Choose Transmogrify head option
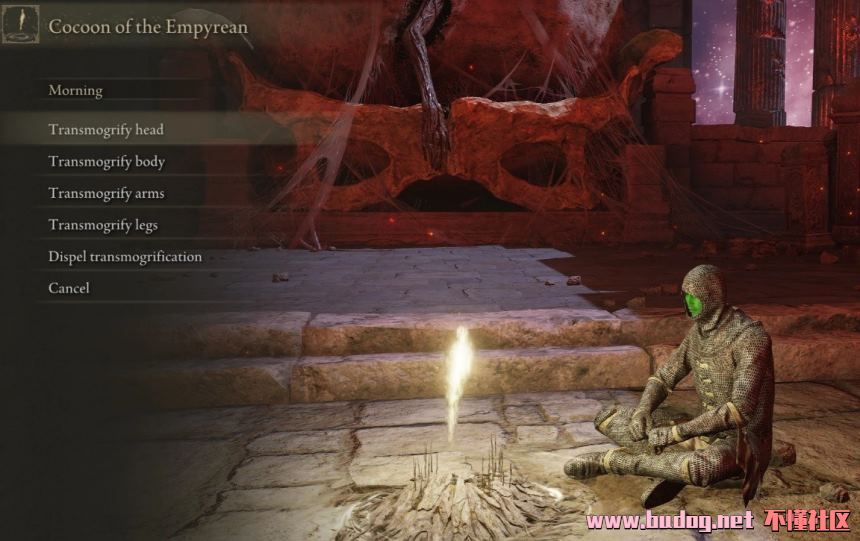 click(106, 130)
